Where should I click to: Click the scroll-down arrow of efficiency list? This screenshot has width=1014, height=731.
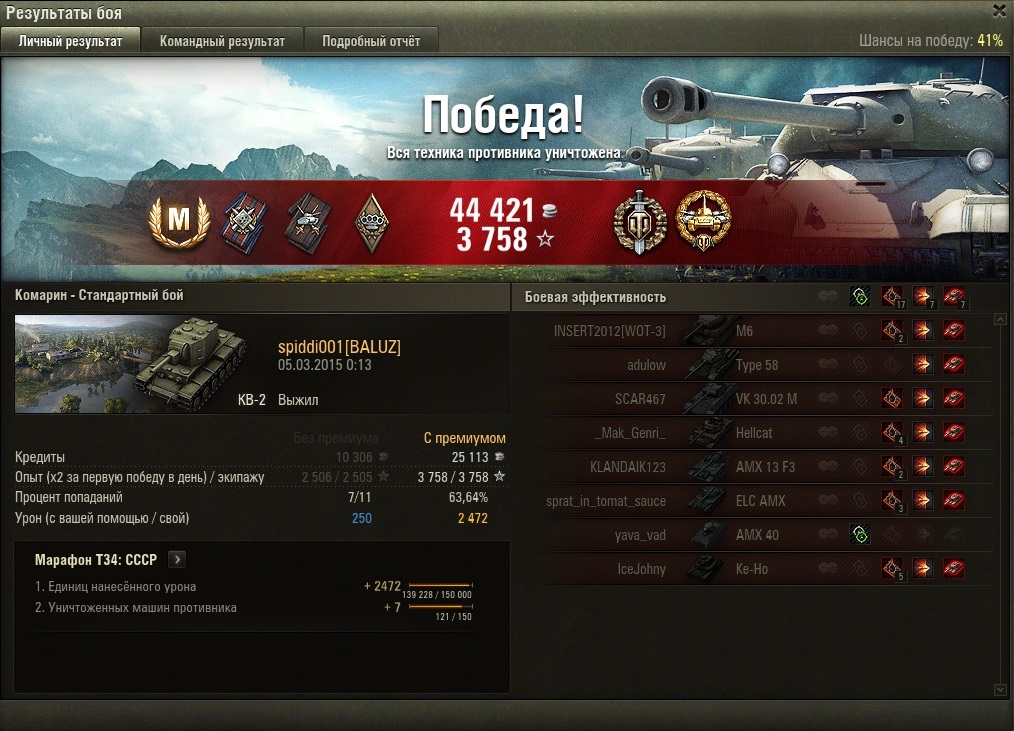click(1001, 689)
